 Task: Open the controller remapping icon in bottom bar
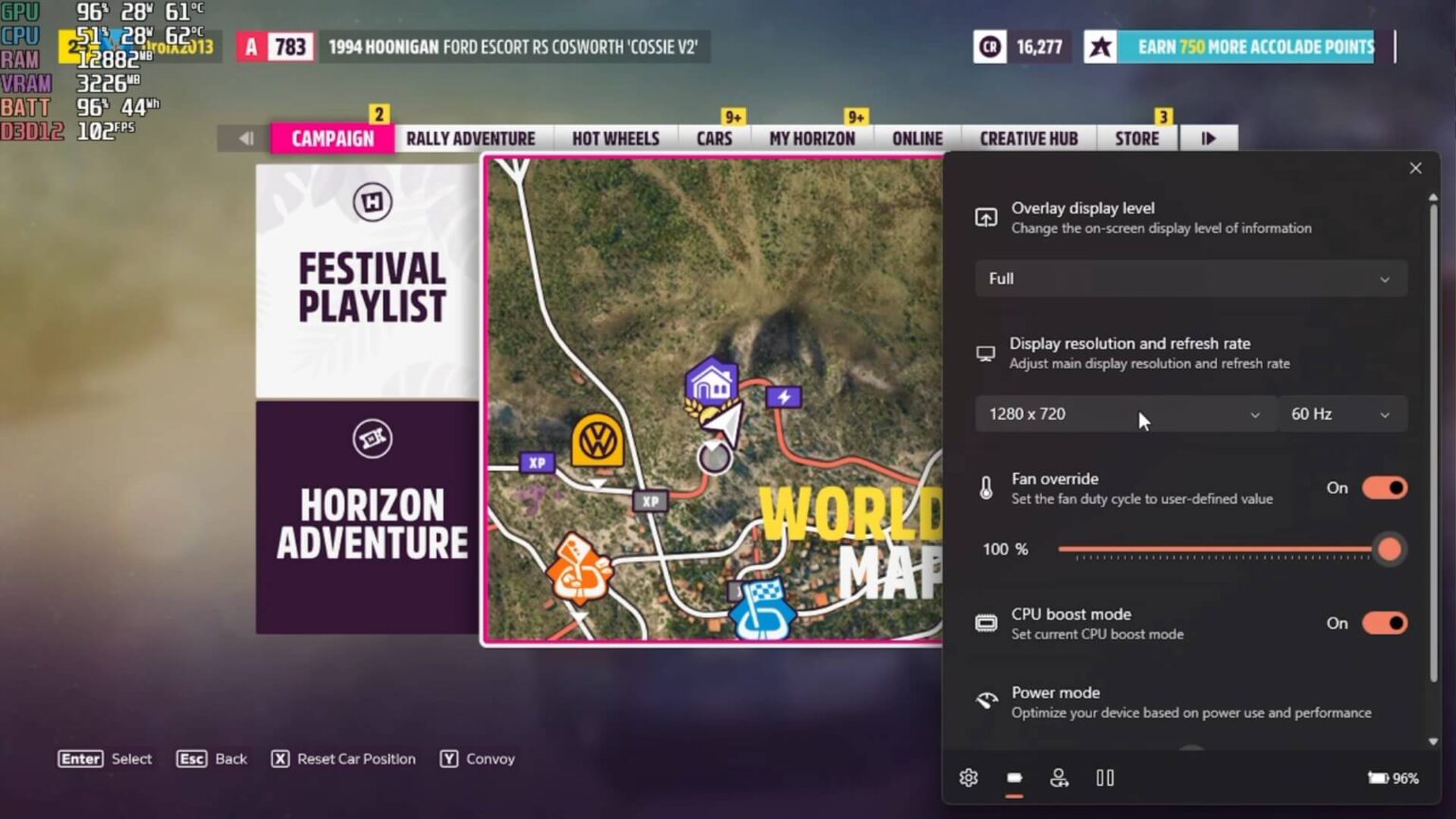[1059, 777]
